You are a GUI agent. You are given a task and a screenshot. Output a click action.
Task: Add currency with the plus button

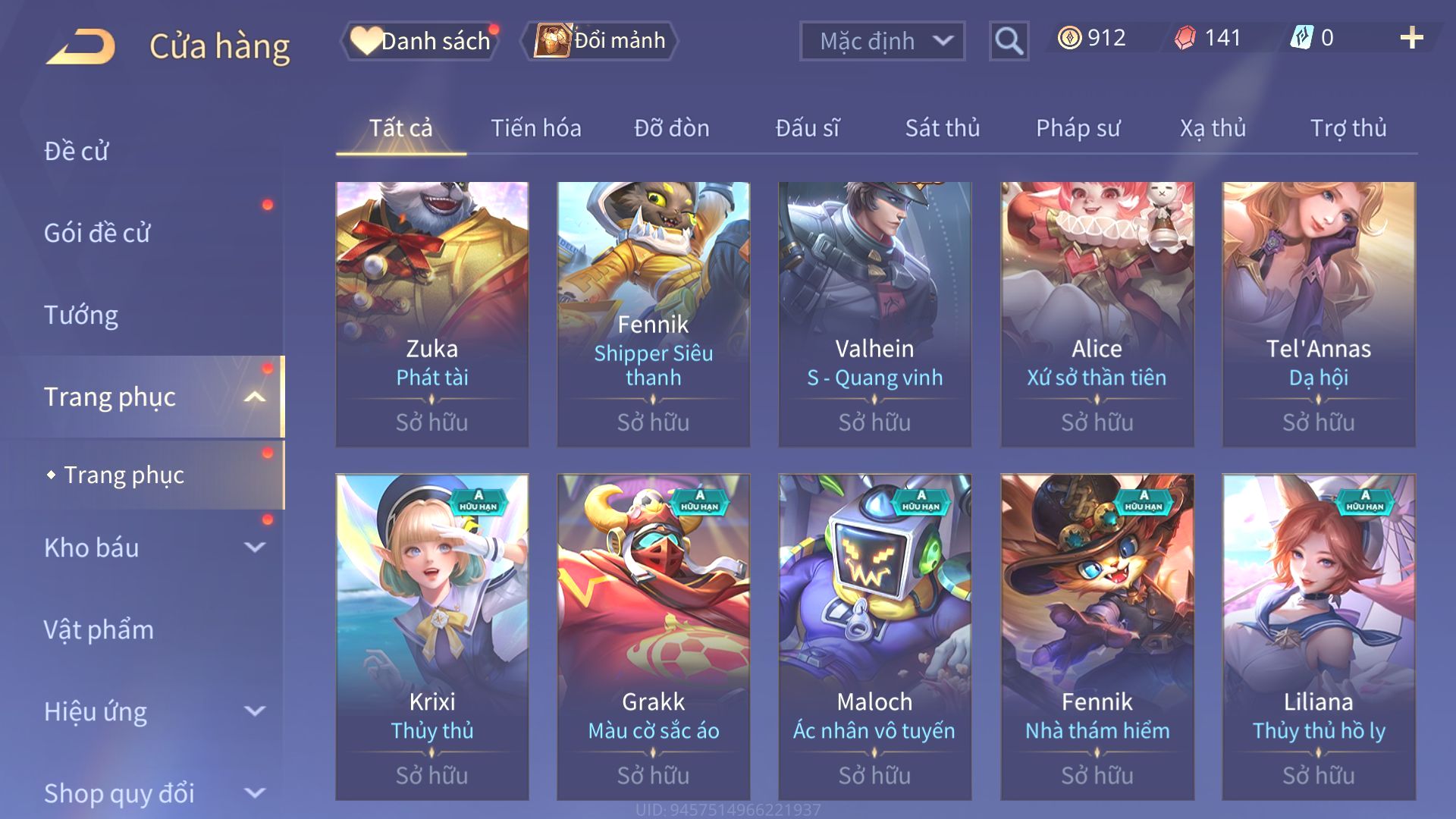click(1411, 38)
